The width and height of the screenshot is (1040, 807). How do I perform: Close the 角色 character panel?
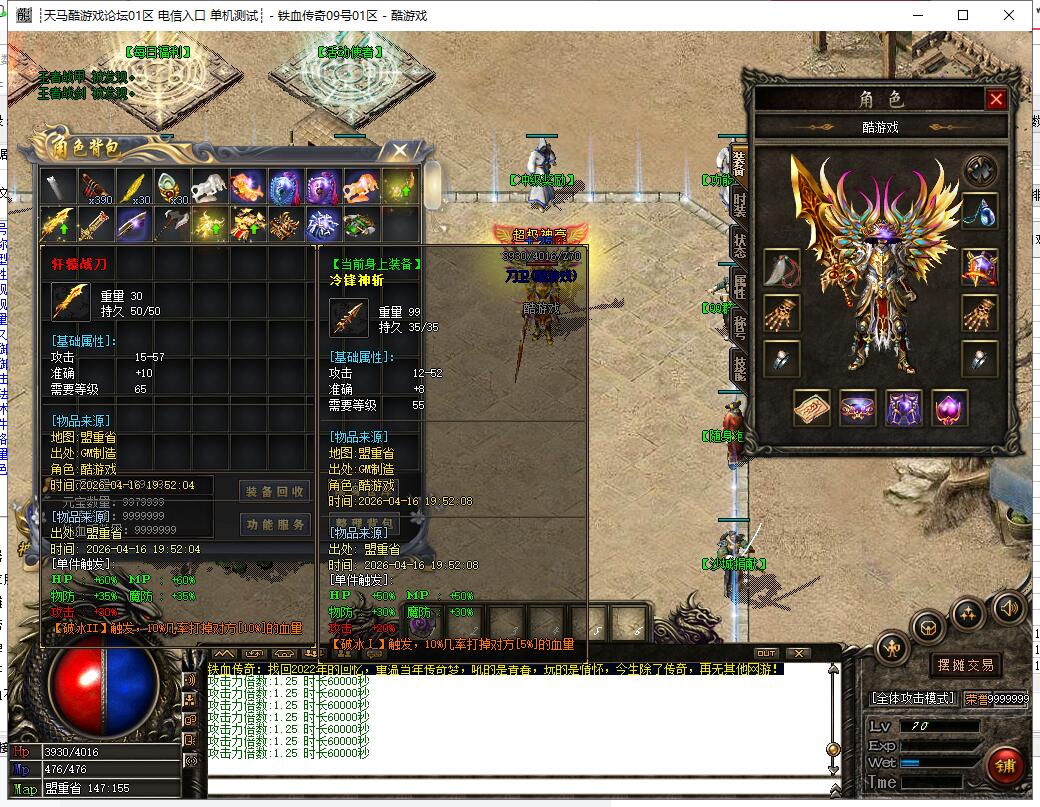[x=995, y=99]
